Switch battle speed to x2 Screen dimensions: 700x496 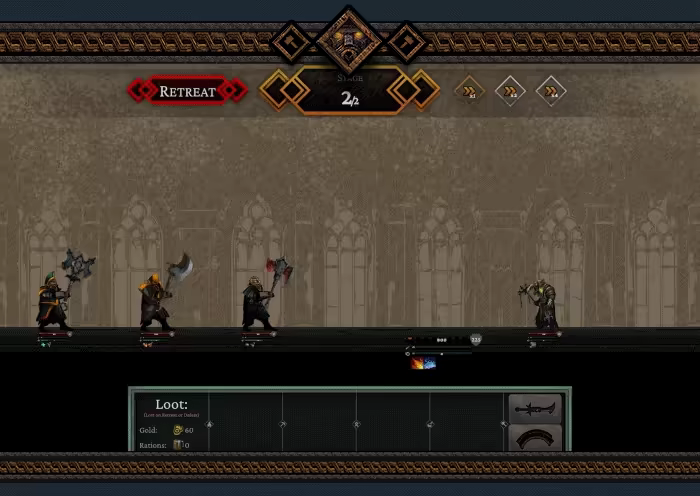pyautogui.click(x=510, y=91)
